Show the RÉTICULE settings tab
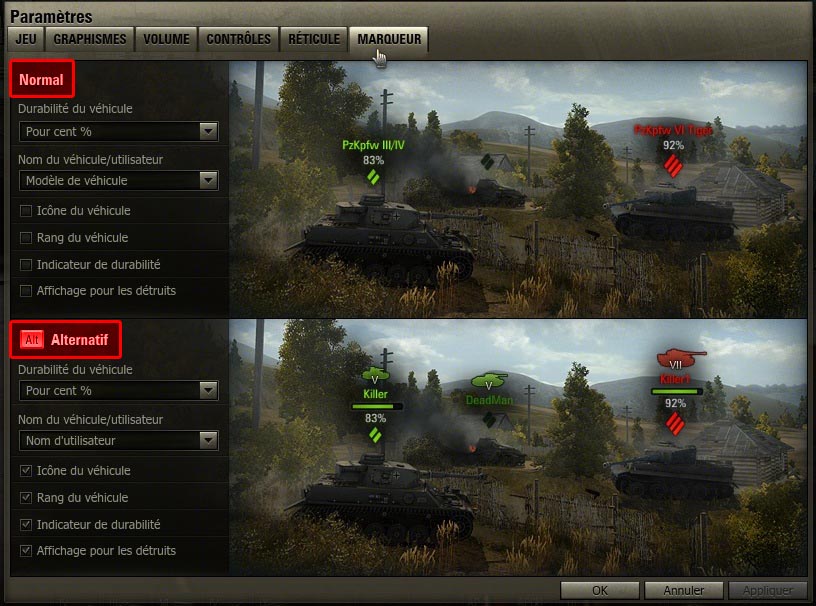 (314, 39)
